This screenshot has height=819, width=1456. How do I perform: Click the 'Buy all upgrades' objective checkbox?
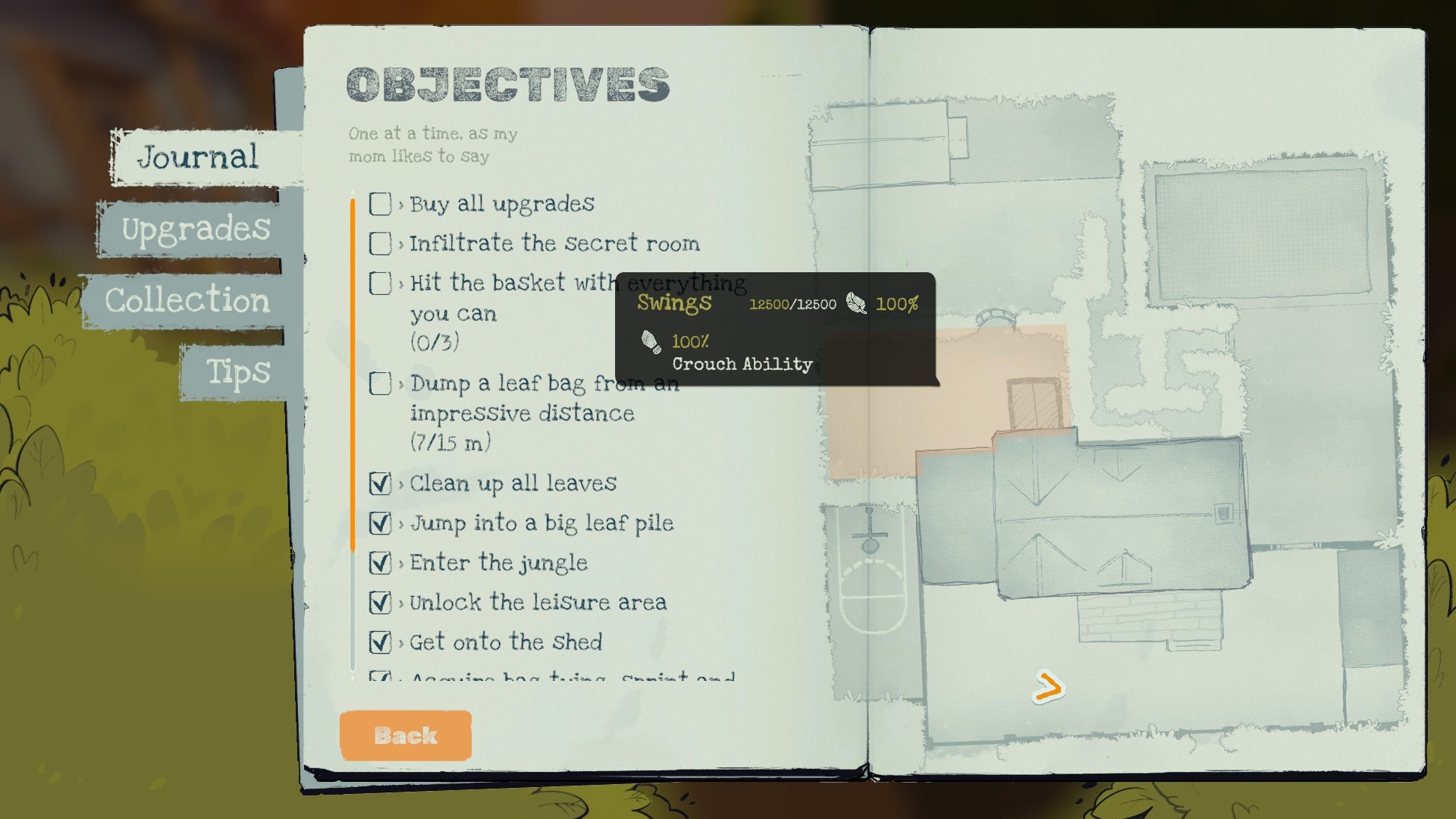(380, 204)
